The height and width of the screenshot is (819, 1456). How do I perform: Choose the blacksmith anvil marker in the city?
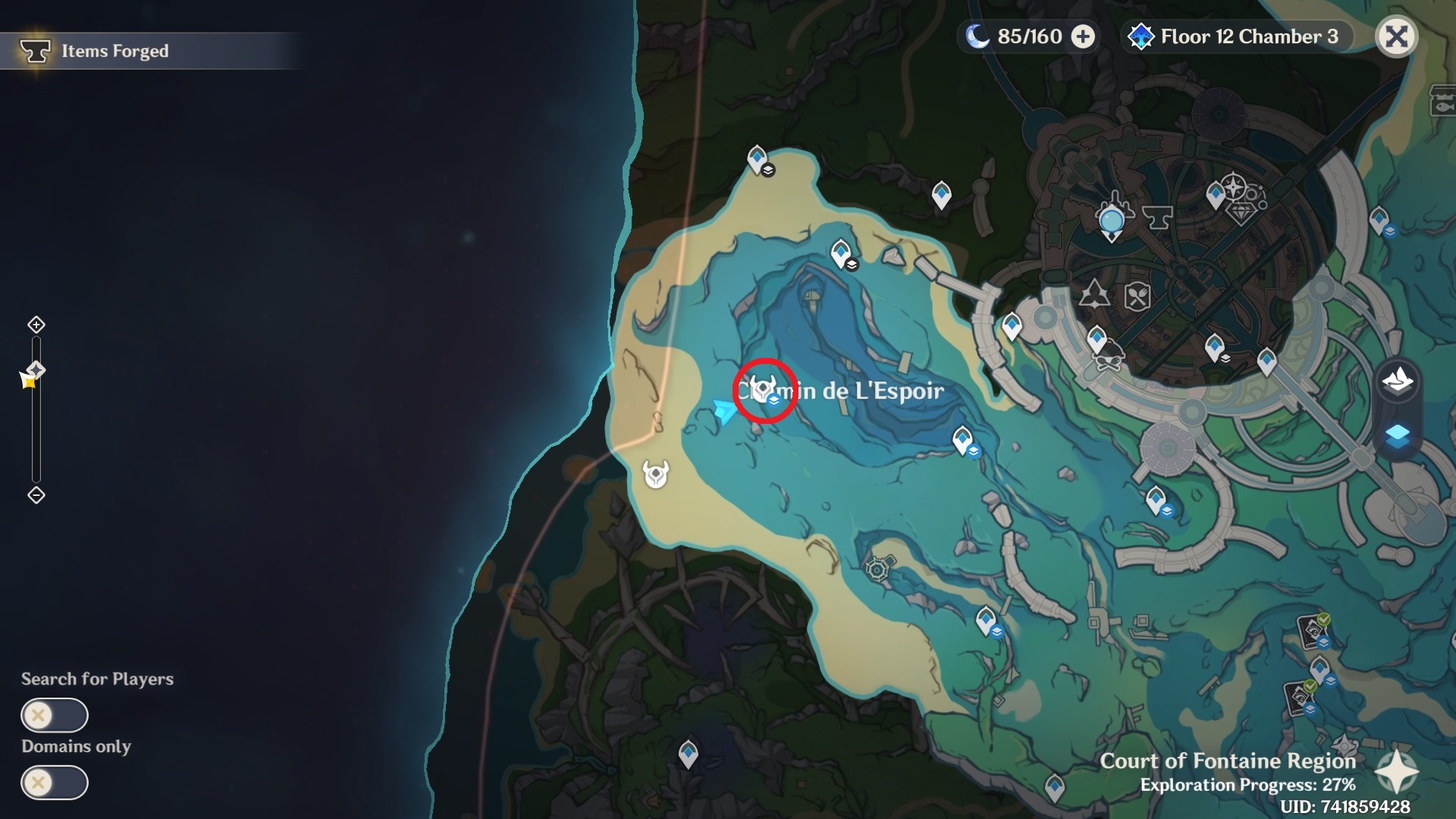pos(1157,218)
